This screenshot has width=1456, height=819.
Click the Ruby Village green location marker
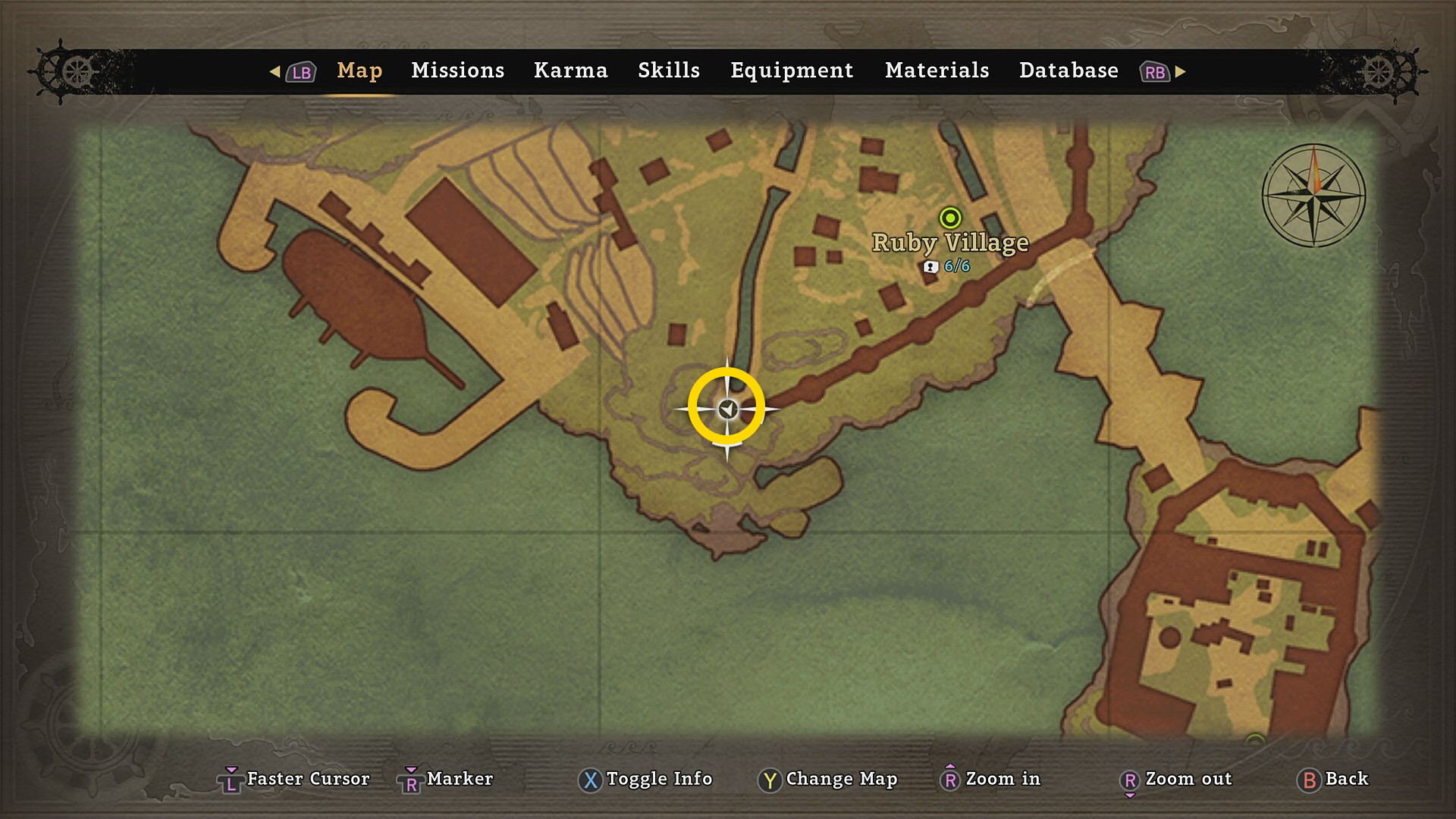pyautogui.click(x=949, y=218)
